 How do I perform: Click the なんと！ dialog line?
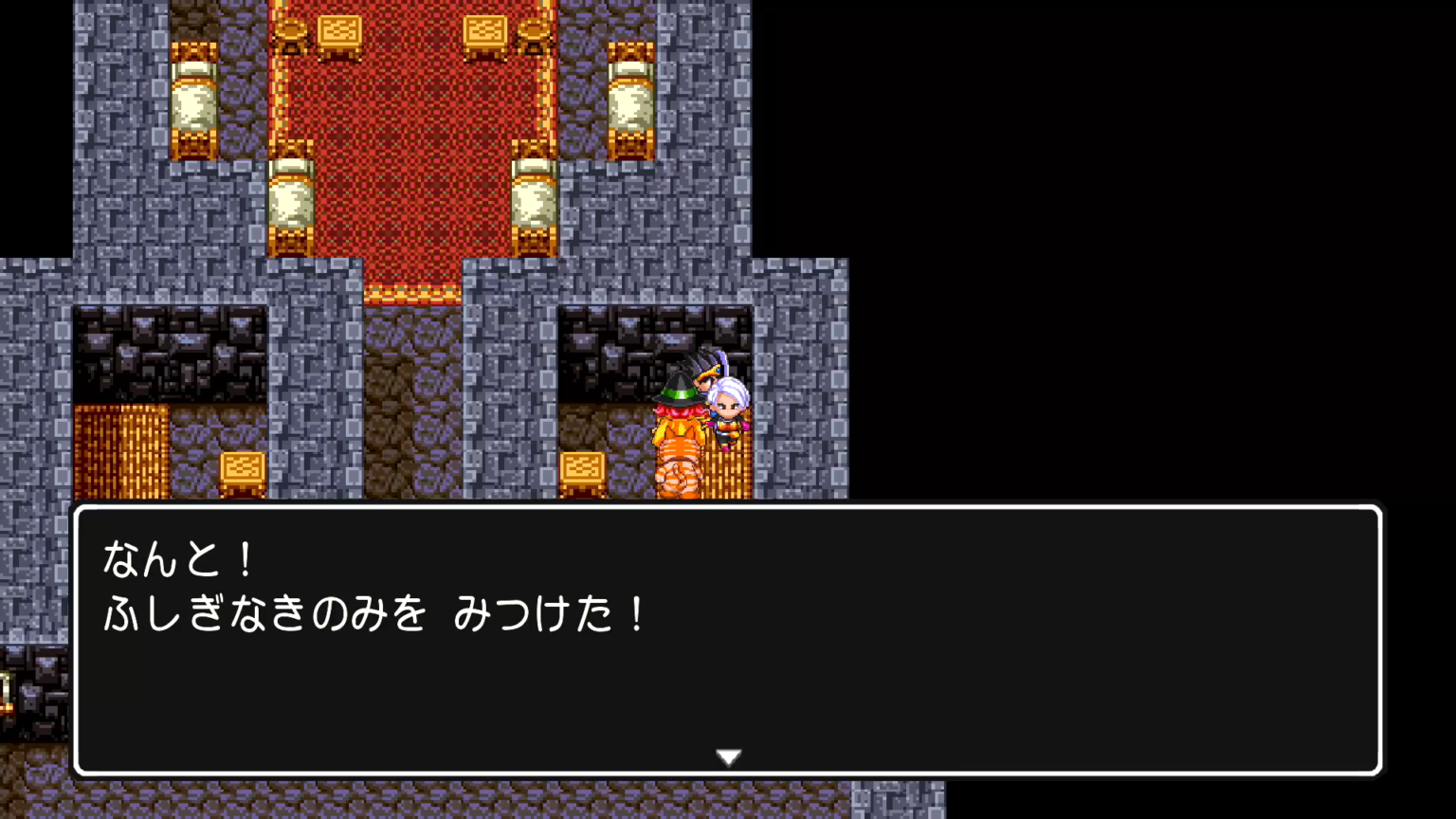pos(175,559)
